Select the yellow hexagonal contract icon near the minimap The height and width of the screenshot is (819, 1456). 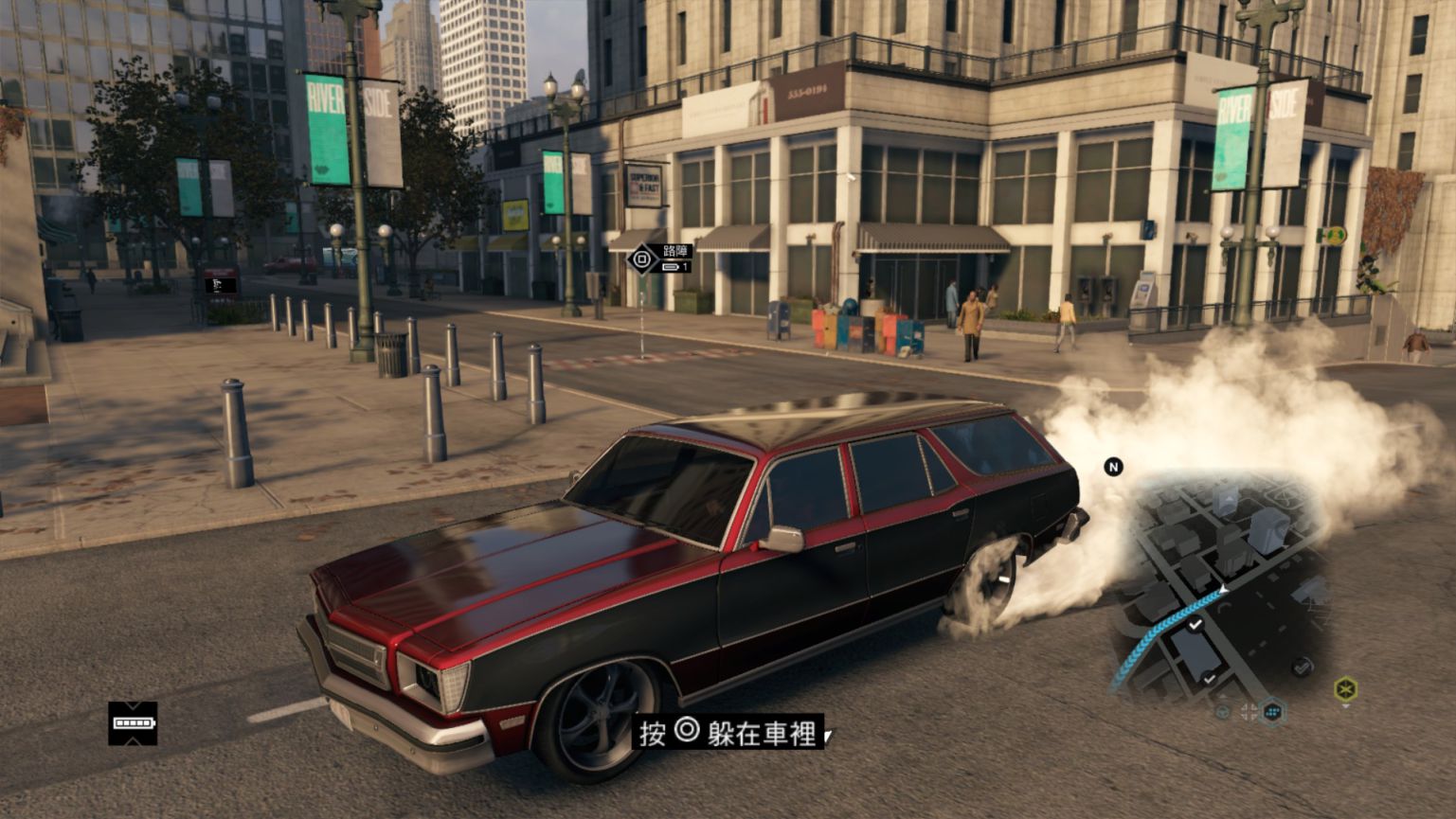(1346, 687)
